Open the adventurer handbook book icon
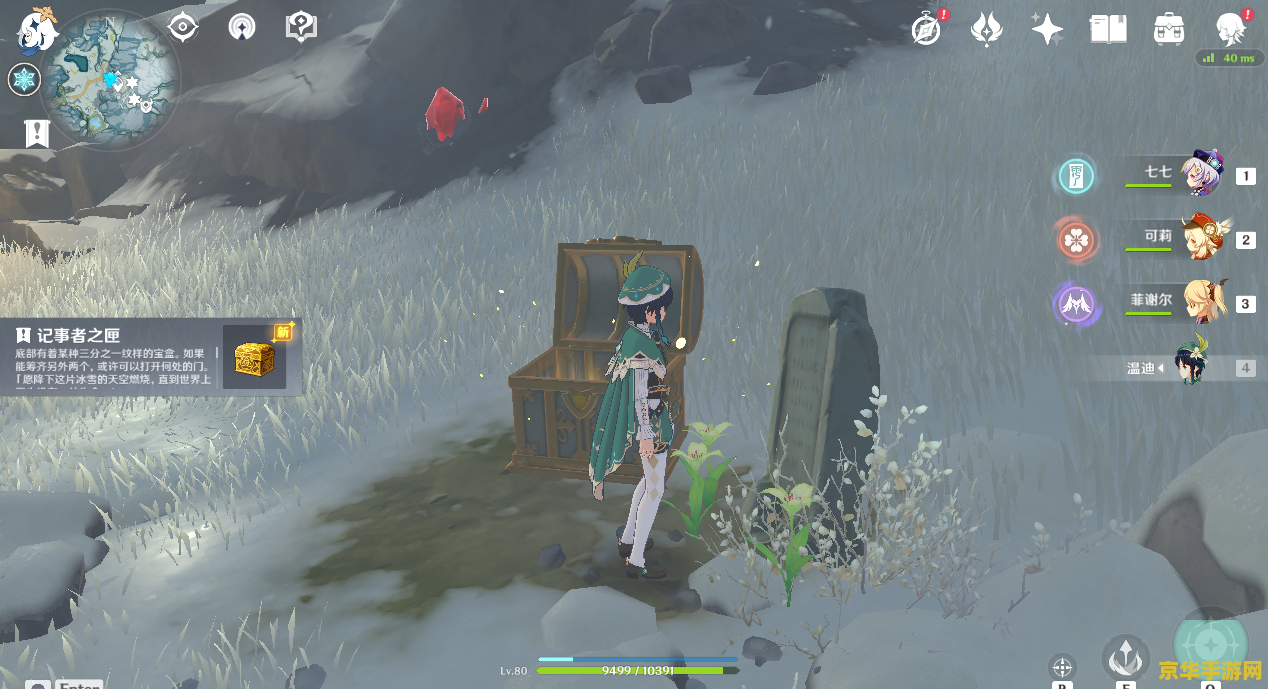This screenshot has width=1268, height=689. point(1108,30)
